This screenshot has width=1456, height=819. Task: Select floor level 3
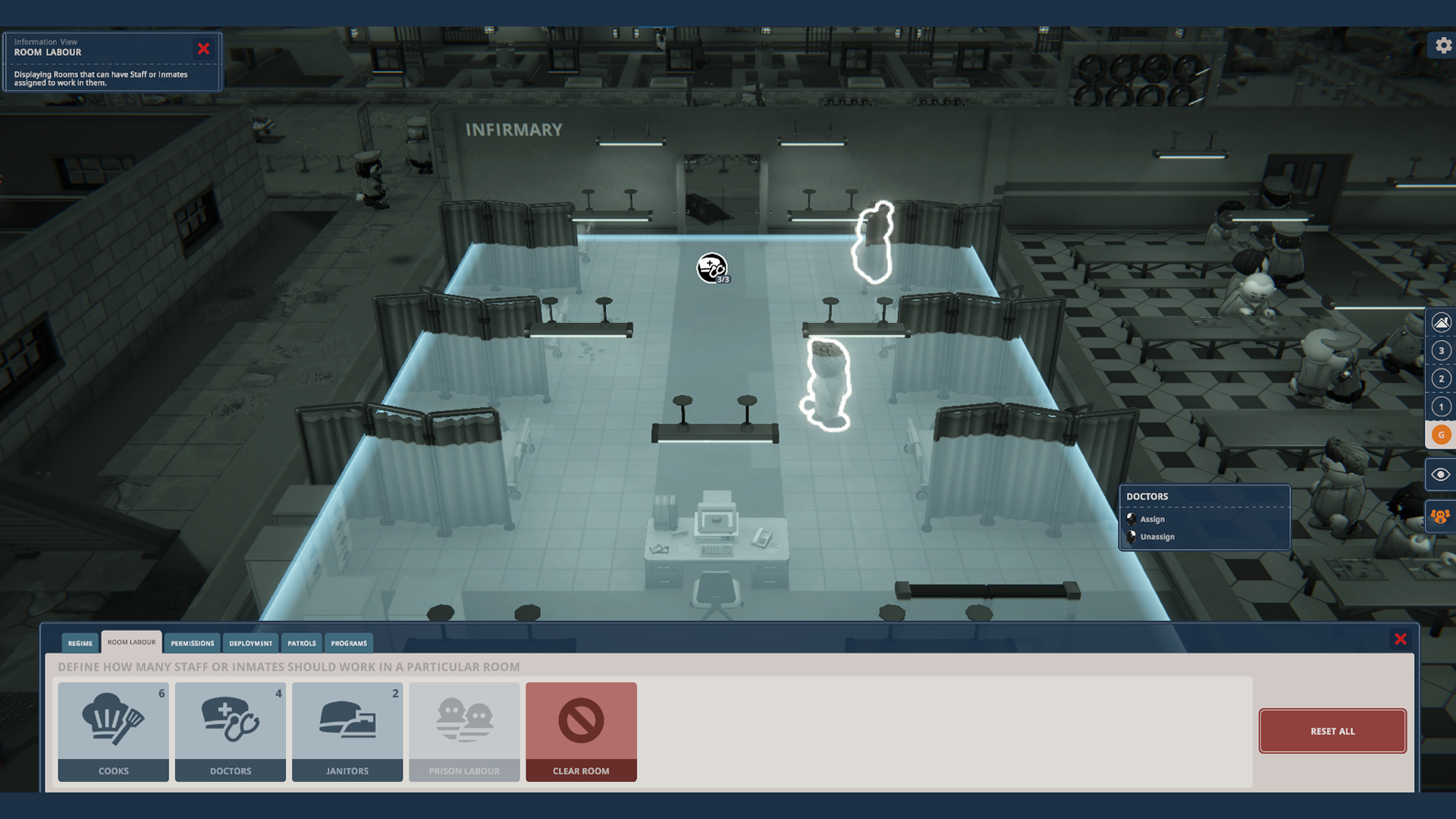coord(1440,350)
